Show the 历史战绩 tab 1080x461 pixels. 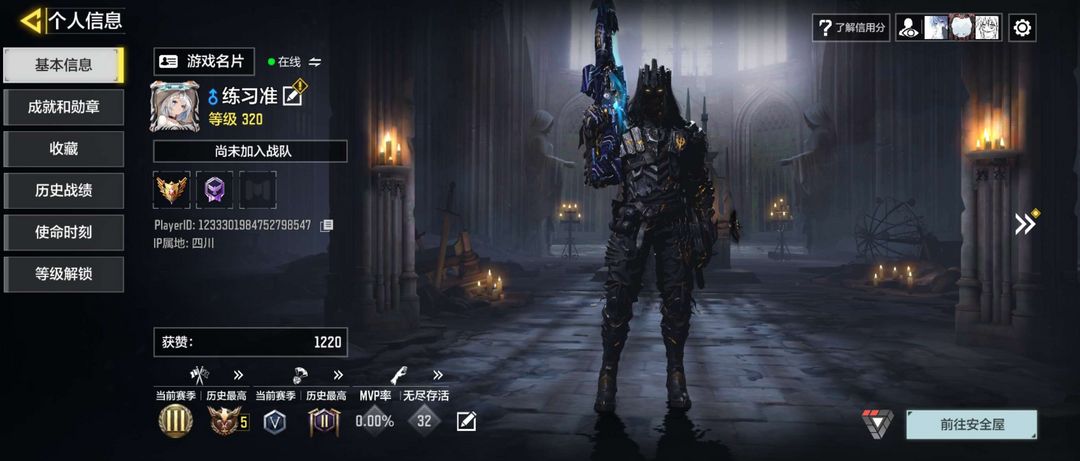tap(63, 190)
